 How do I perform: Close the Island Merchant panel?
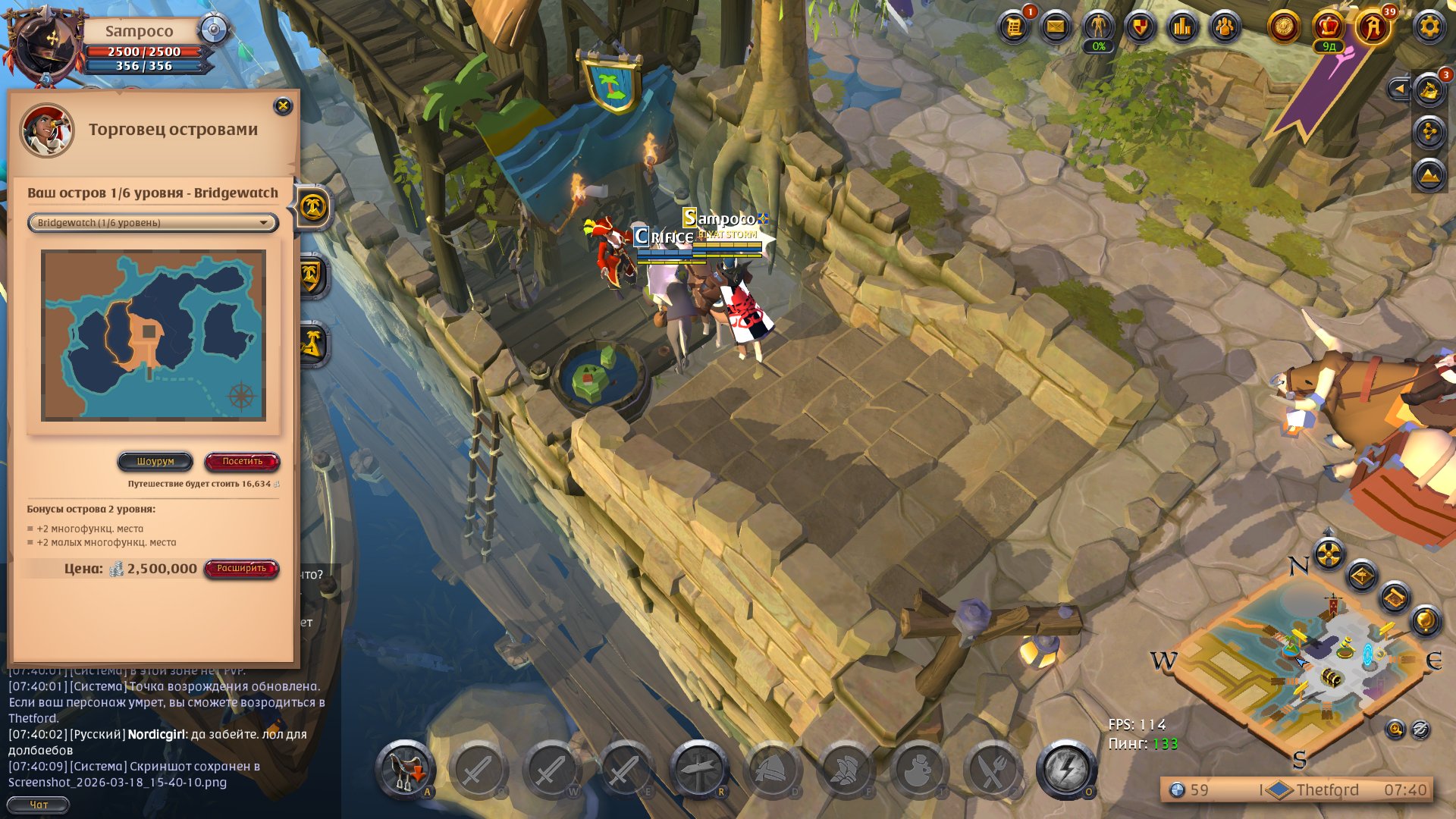(x=283, y=106)
